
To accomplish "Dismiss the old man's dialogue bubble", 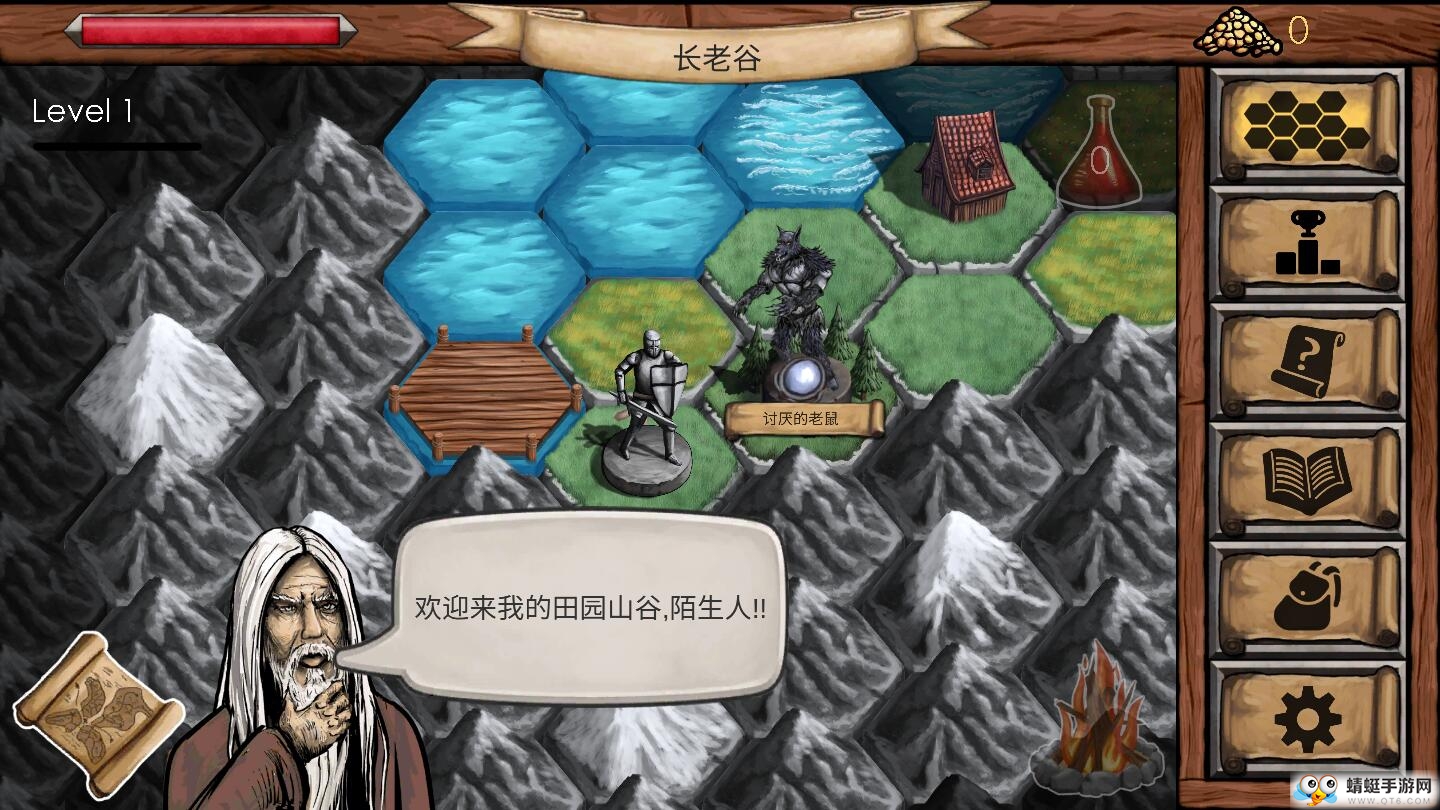I will coord(592,605).
